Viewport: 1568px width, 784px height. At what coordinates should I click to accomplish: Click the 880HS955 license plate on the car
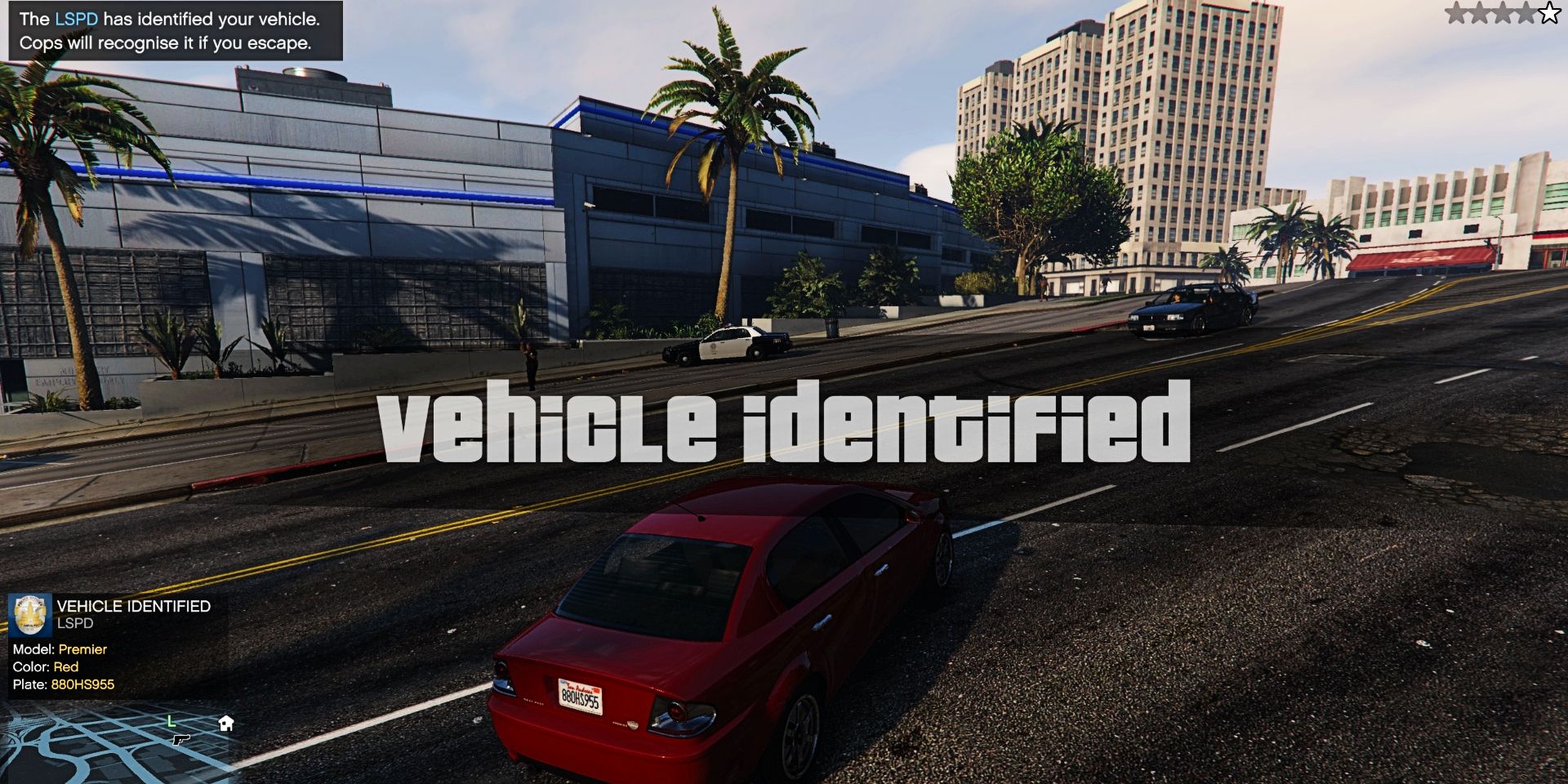click(582, 693)
